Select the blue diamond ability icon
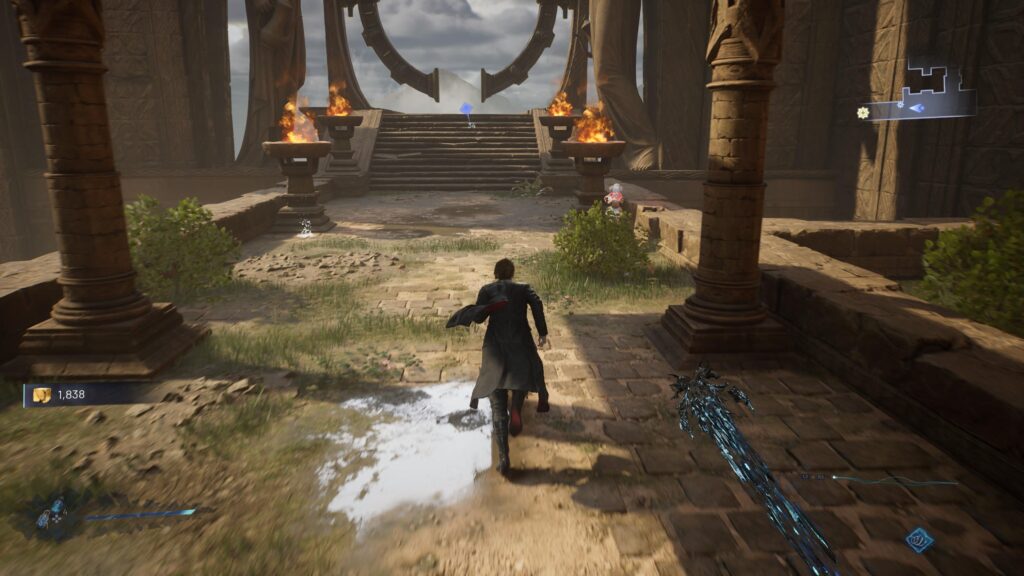1024x576 pixels. click(x=919, y=540)
